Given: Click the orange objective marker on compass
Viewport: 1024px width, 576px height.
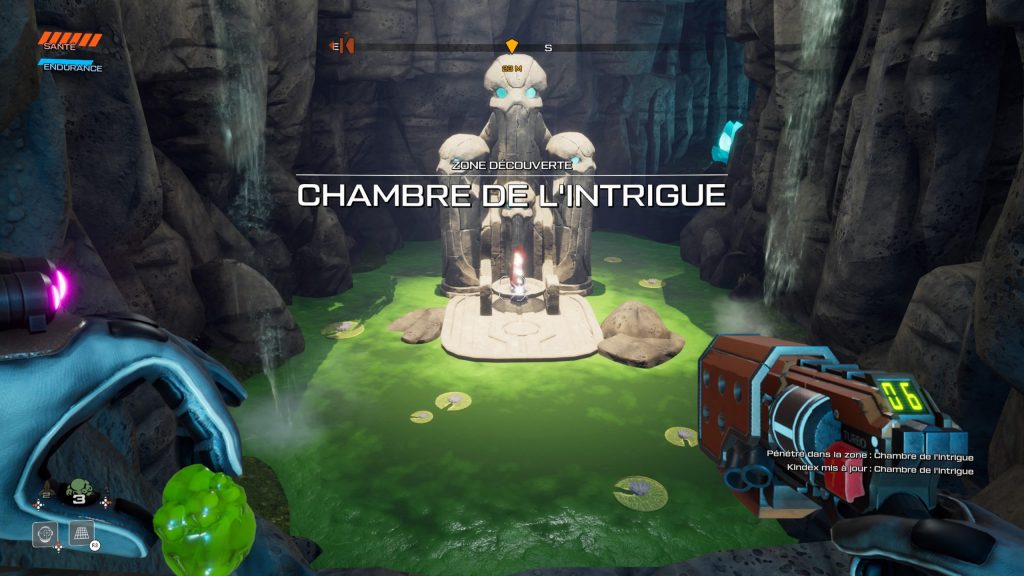Looking at the screenshot, I should (x=512, y=46).
